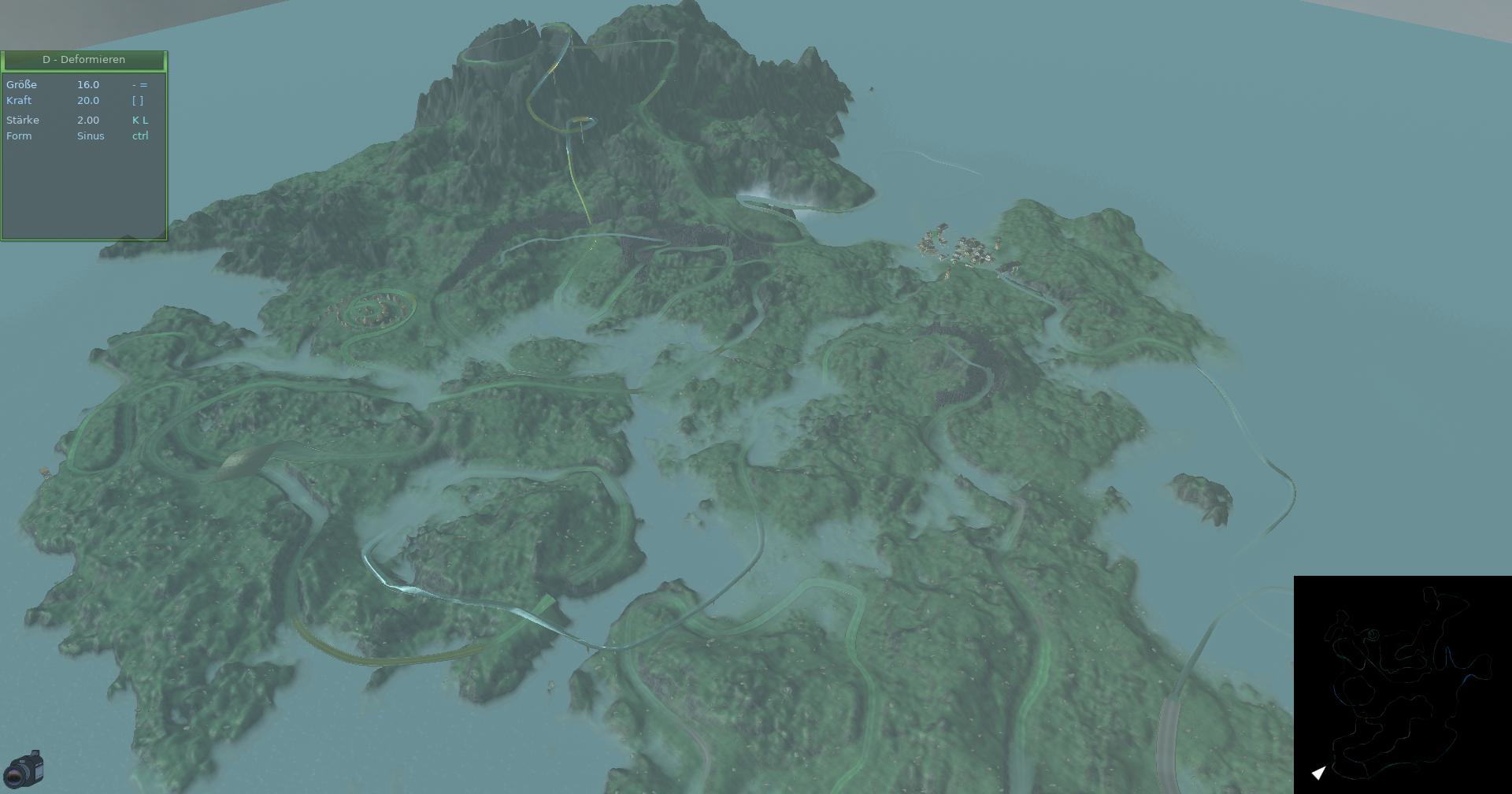Select the D - Deformieren panel header

83,60
